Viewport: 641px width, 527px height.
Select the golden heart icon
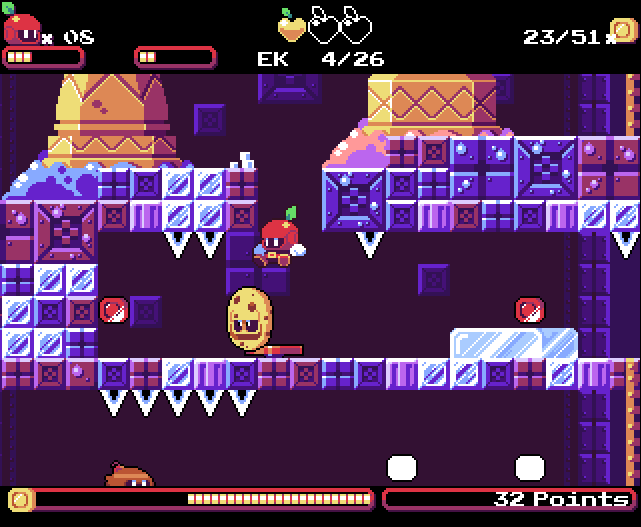[291, 25]
